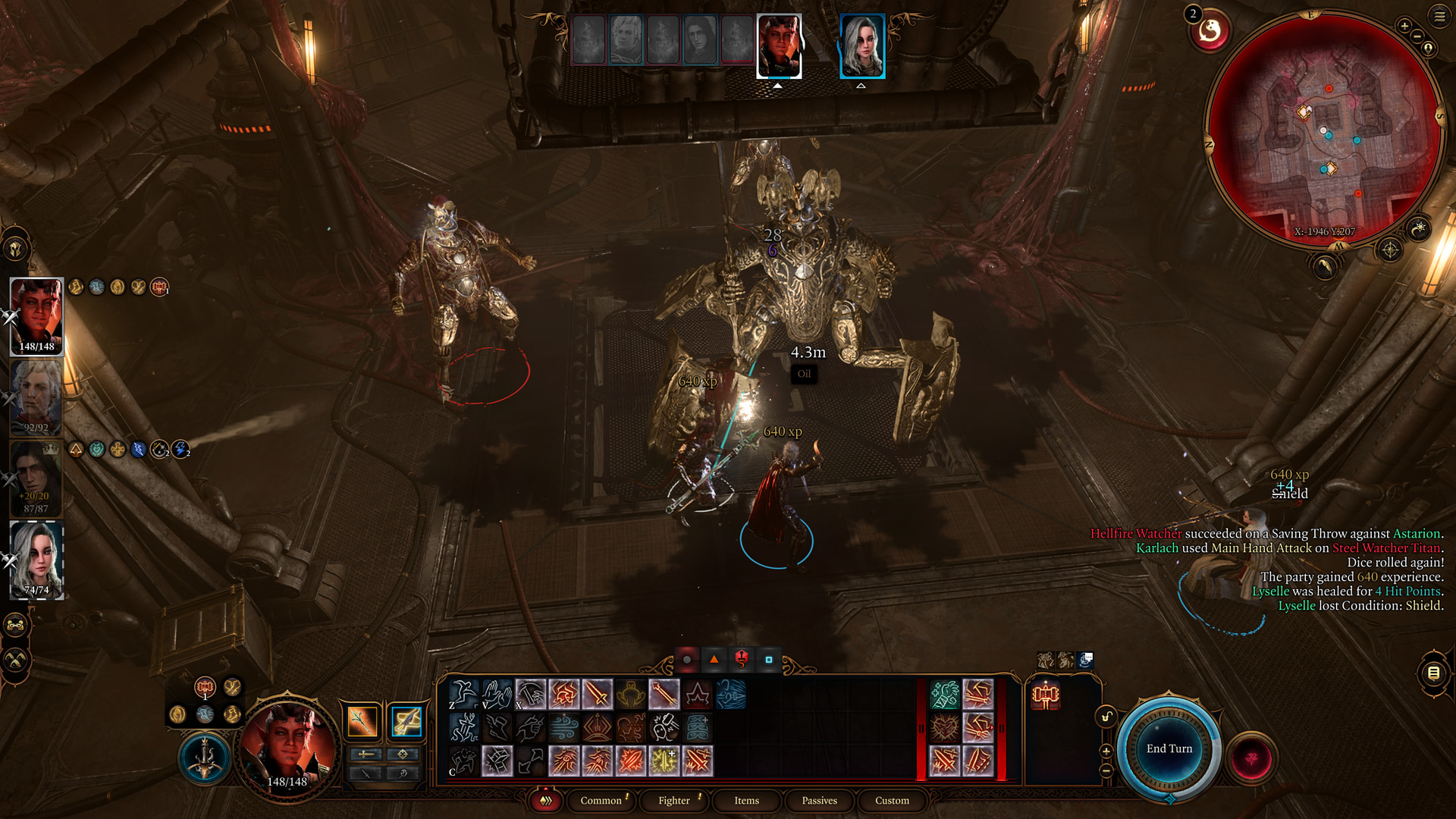Image resolution: width=1456 pixels, height=819 pixels.
Task: Zoom out the minimap with minus button
Action: tap(1417, 36)
